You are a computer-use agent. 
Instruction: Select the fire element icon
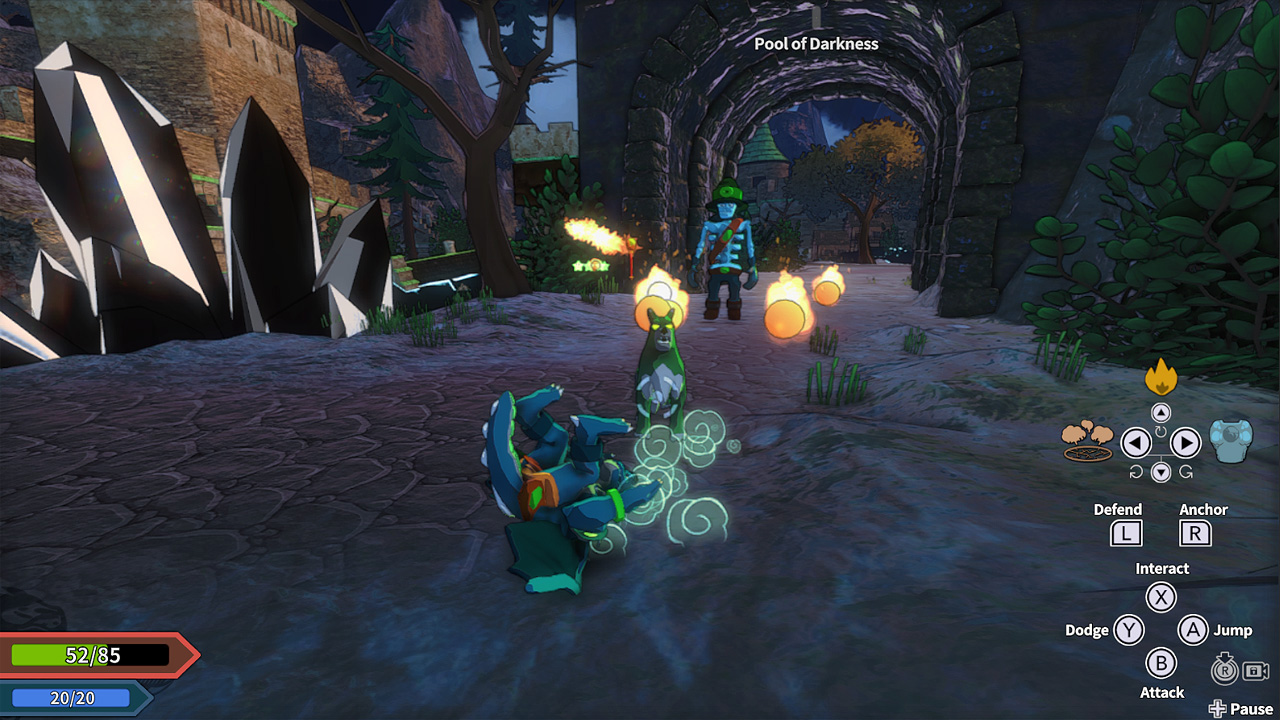pos(1163,377)
